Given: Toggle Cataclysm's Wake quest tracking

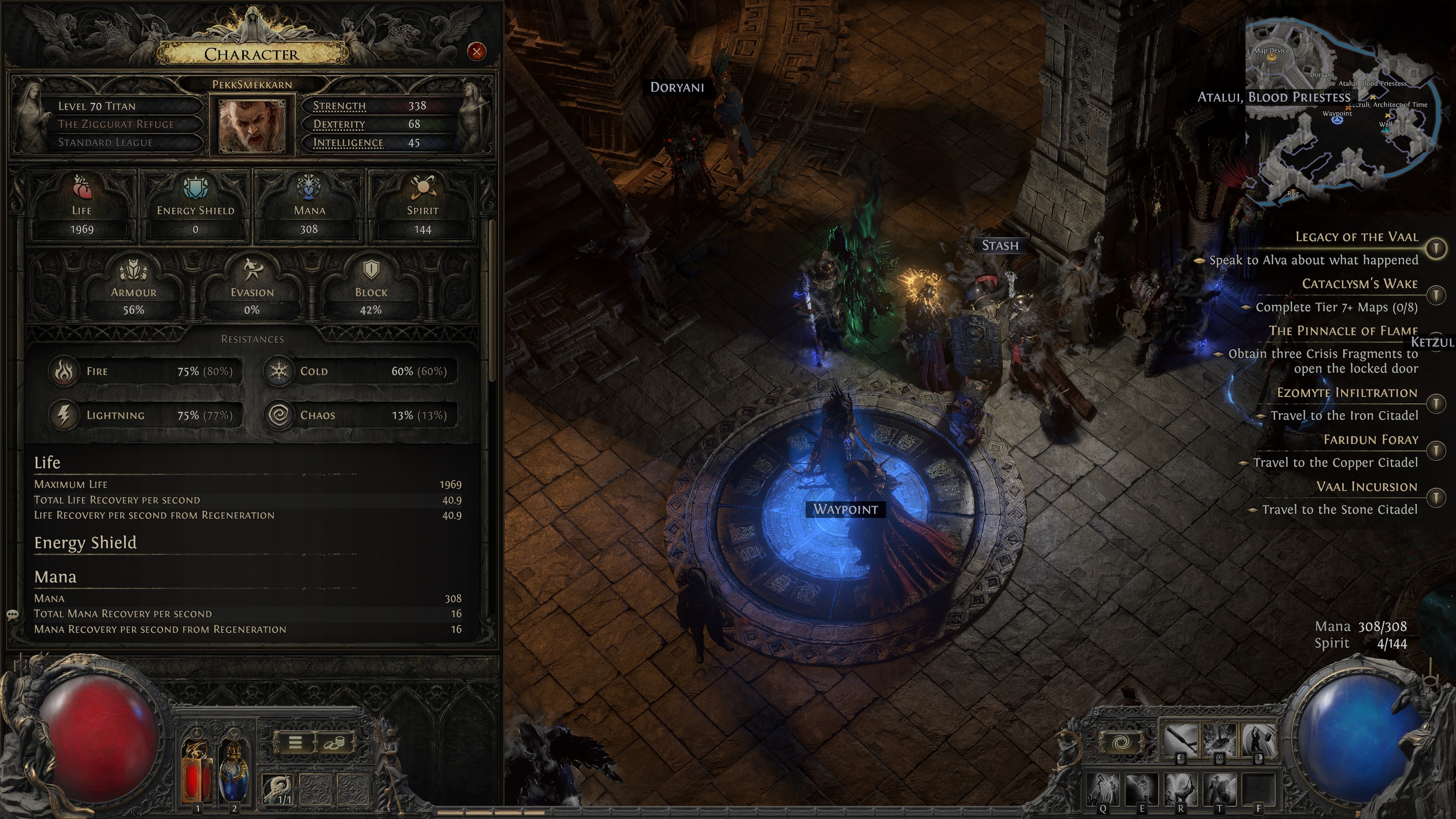Looking at the screenshot, I should (x=1436, y=295).
